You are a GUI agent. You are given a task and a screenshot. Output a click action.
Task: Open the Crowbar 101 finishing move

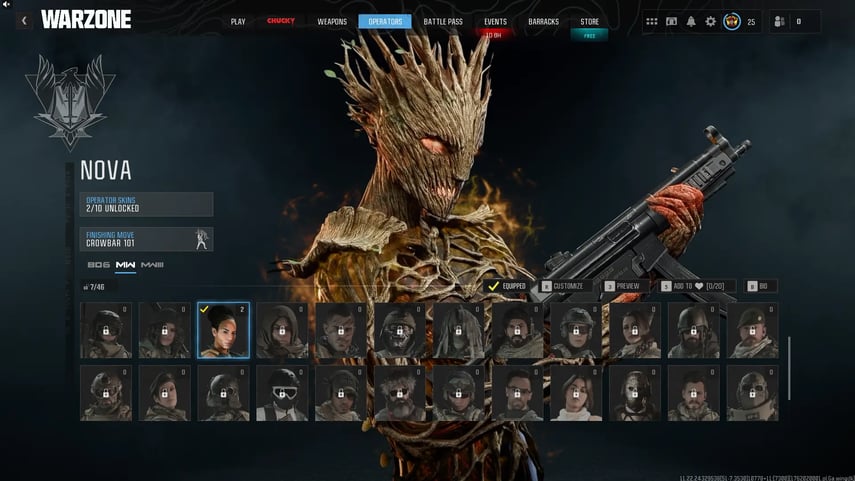point(147,239)
